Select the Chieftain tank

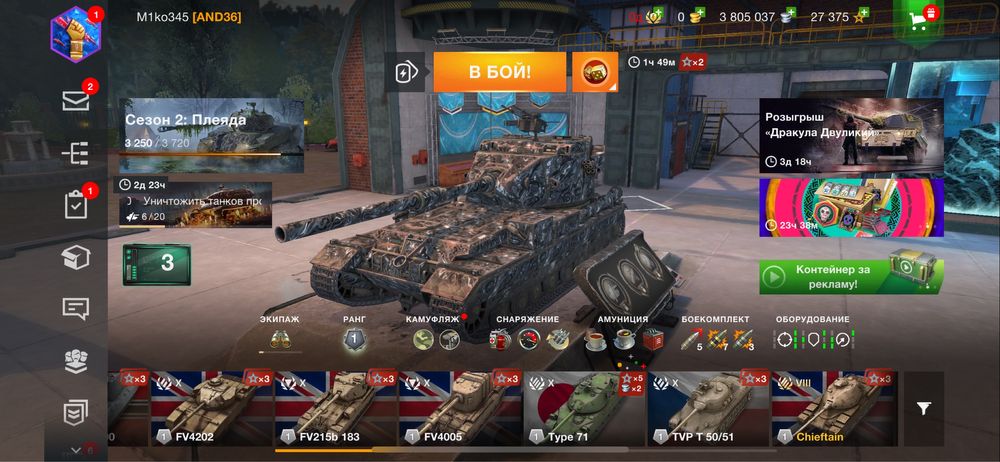833,408
